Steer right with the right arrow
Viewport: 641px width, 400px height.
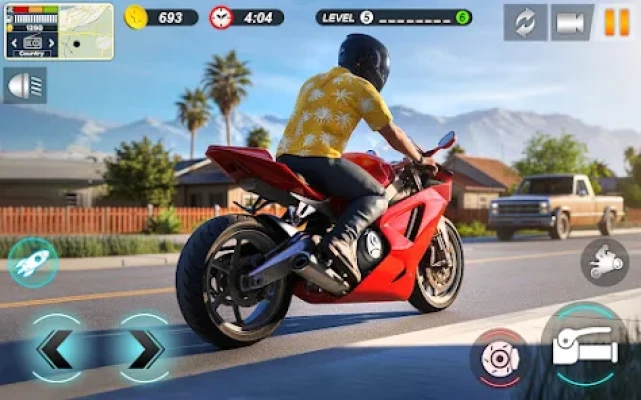tap(145, 348)
